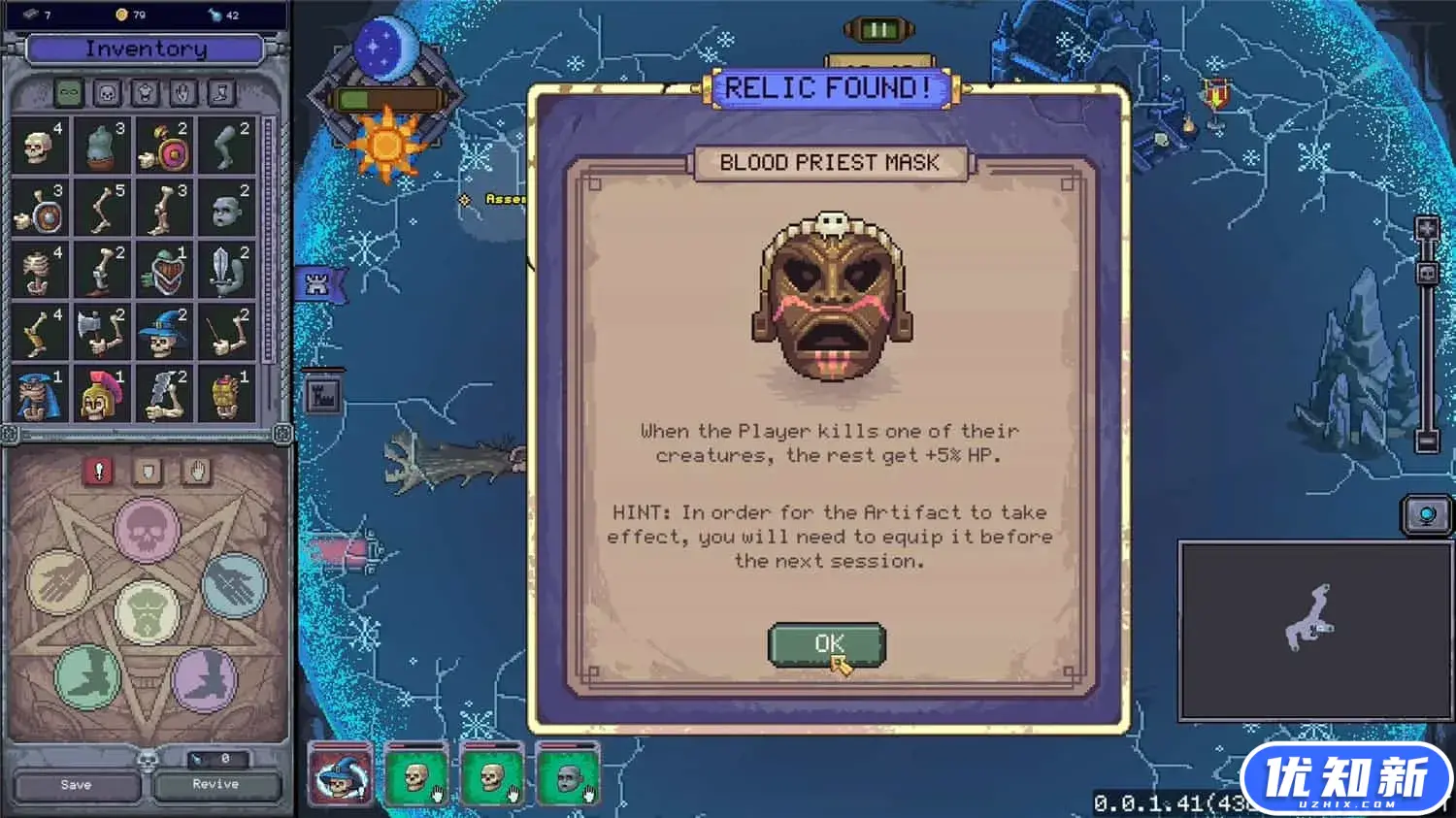Select the pale zombie head unit card

click(568, 775)
